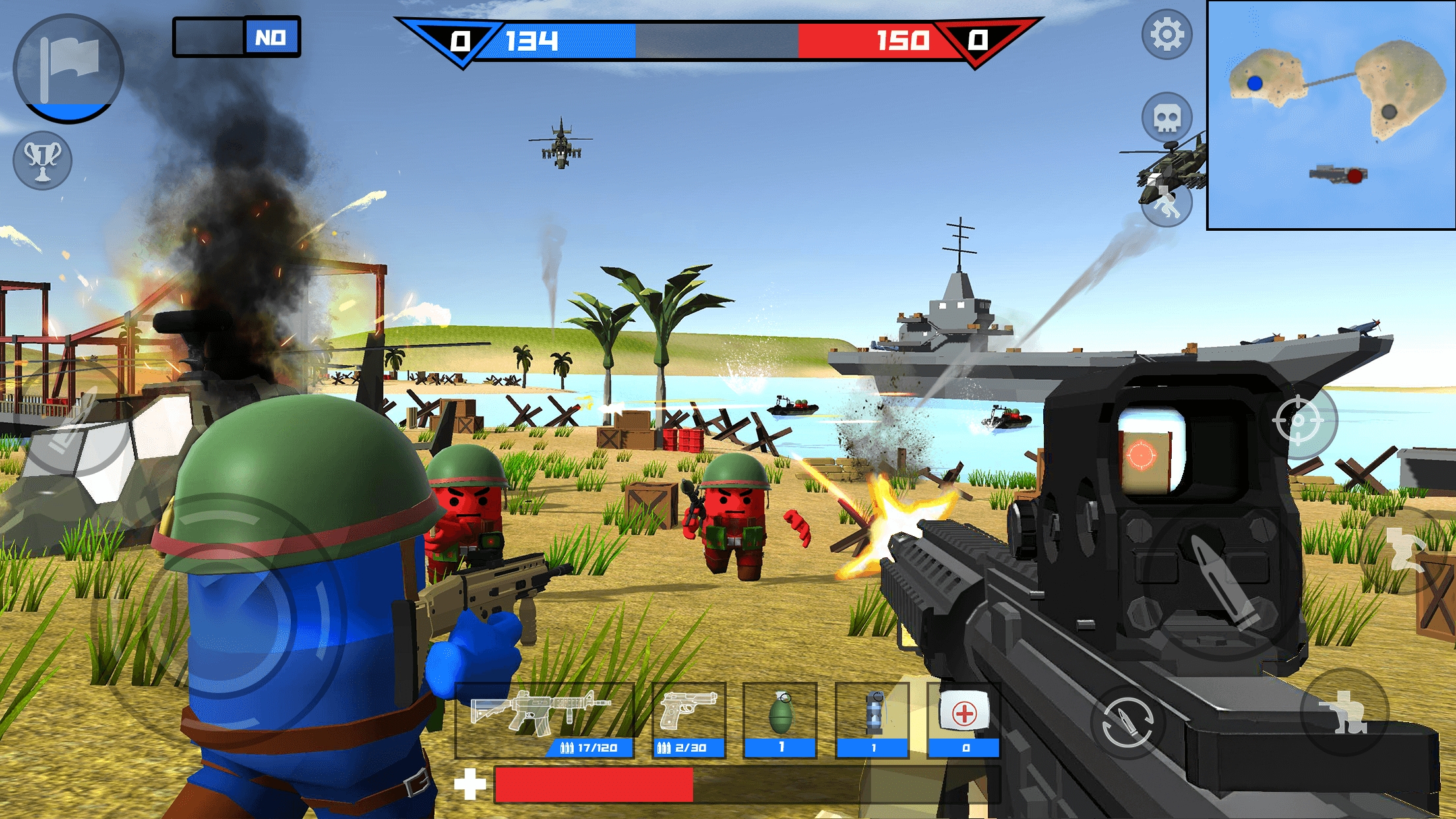Select the assault rifle weapon slot
Screen dimensions: 1456x819
tap(545, 720)
